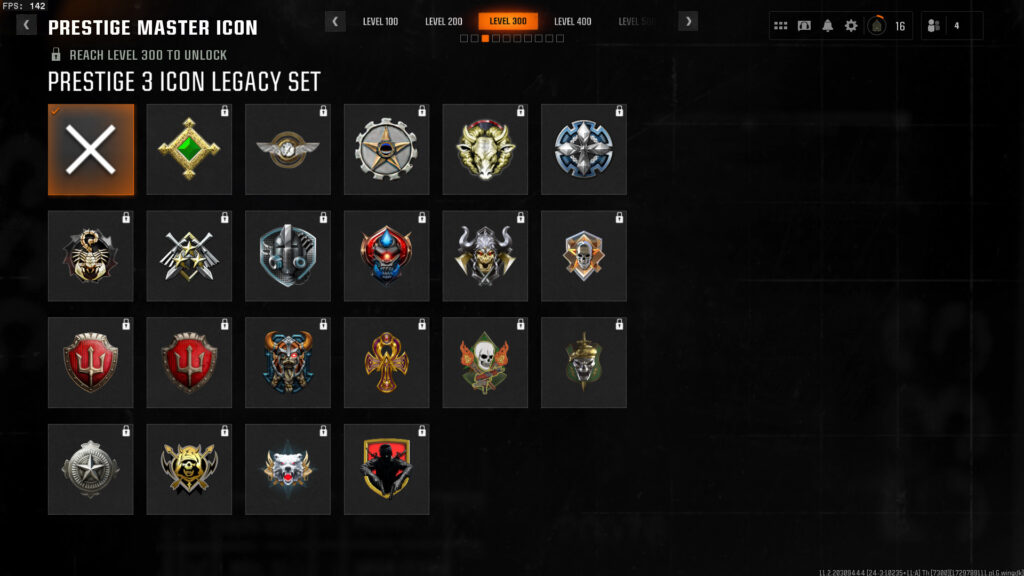Open the grid menu icon in top bar
Viewport: 1024px width, 576px height.
[x=781, y=26]
